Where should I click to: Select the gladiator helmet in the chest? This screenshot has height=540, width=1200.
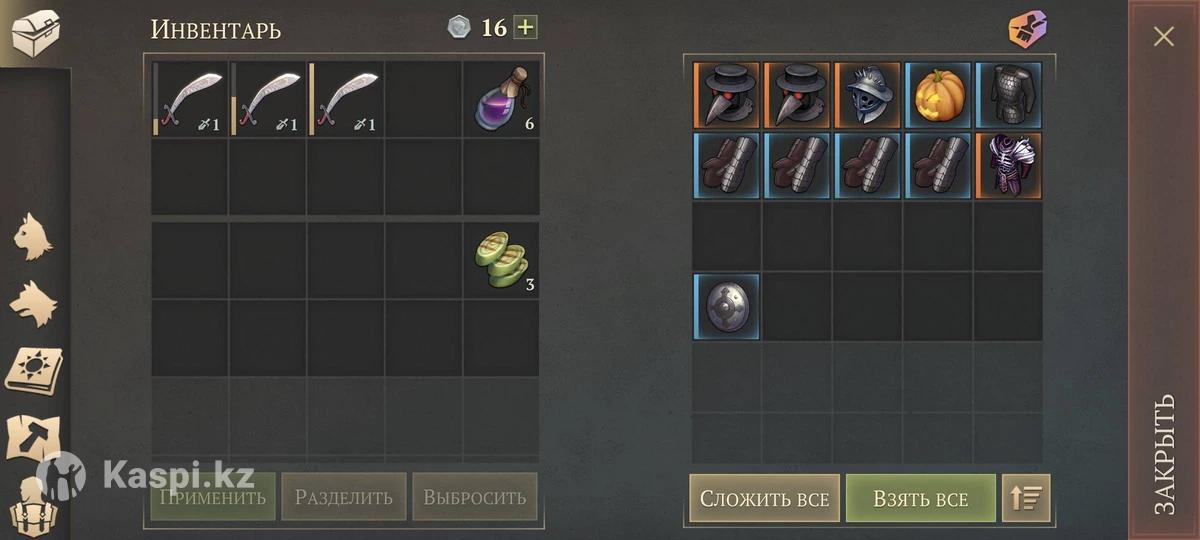point(867,95)
